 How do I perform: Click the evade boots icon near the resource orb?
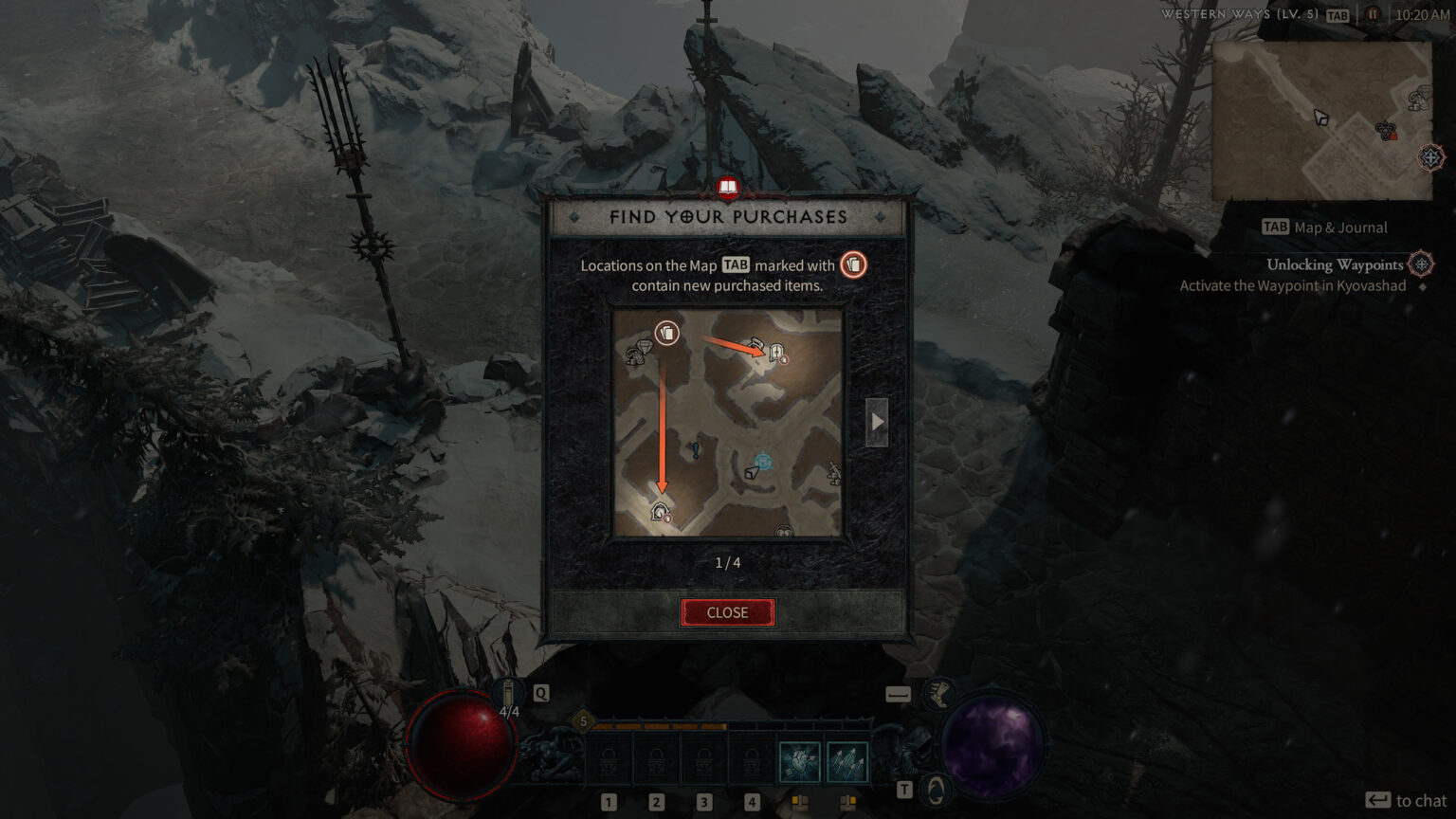point(937,695)
